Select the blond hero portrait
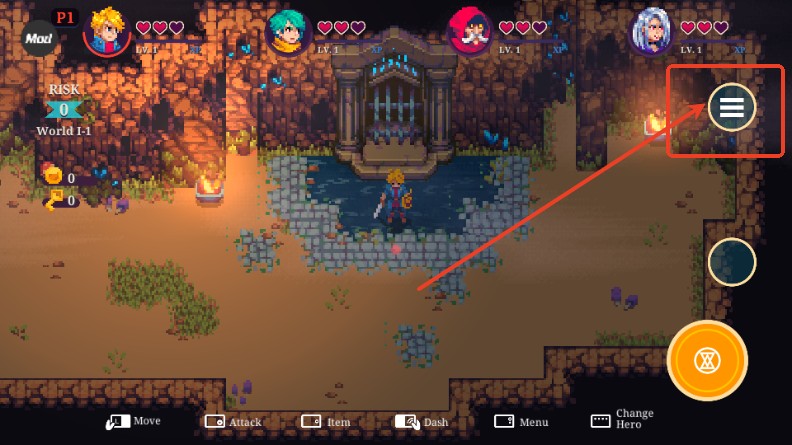792x445 pixels. pos(106,32)
